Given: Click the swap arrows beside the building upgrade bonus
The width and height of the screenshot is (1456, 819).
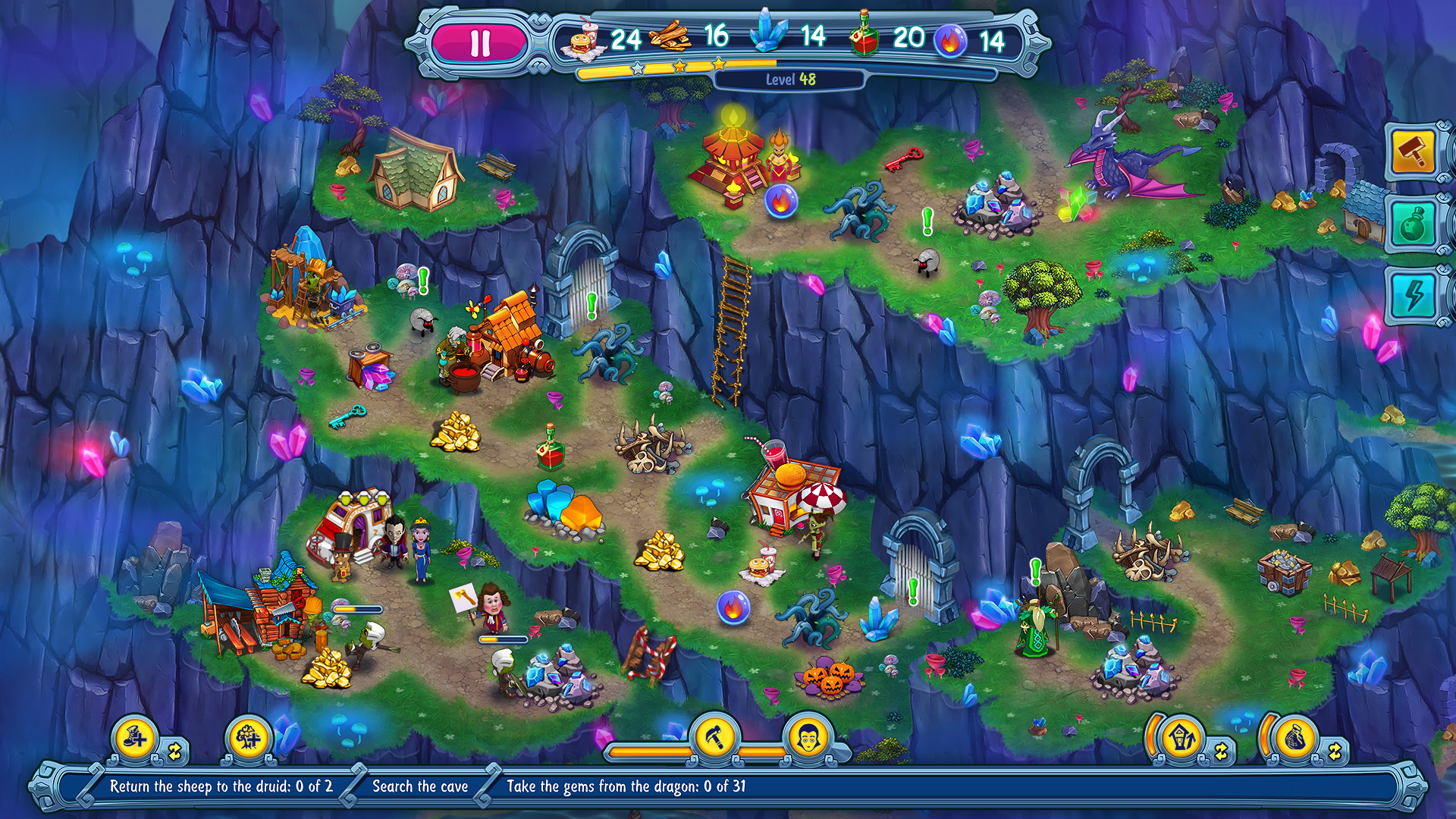Looking at the screenshot, I should [x=1221, y=752].
